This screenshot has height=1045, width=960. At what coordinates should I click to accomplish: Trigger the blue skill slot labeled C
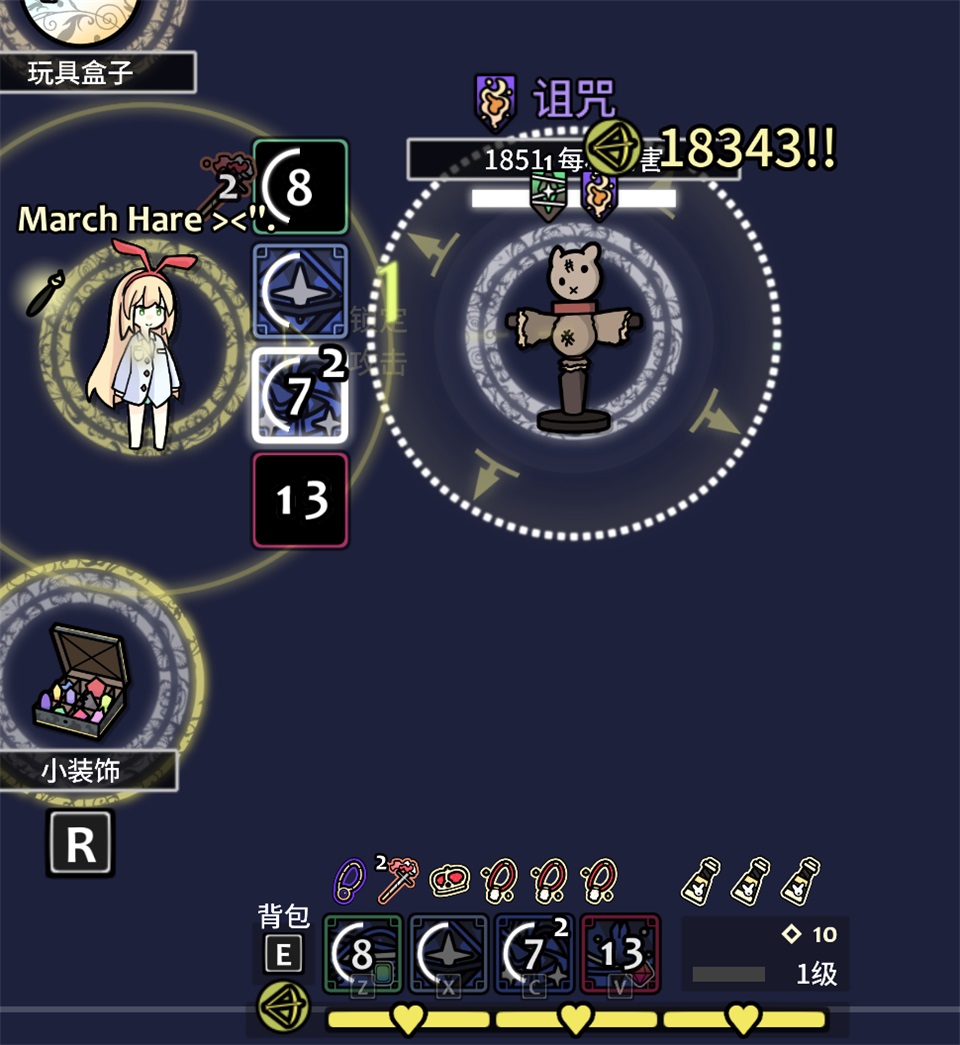coord(534,953)
